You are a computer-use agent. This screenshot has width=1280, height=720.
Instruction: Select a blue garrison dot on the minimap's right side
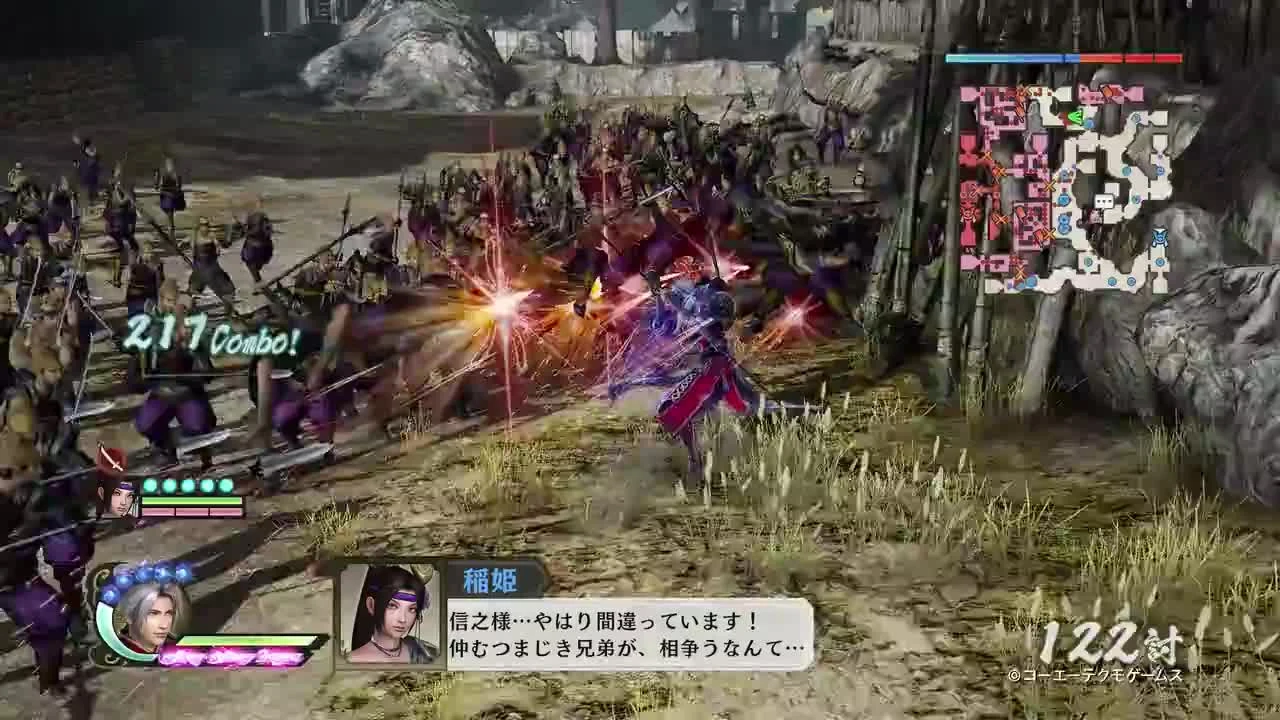pos(1158,172)
